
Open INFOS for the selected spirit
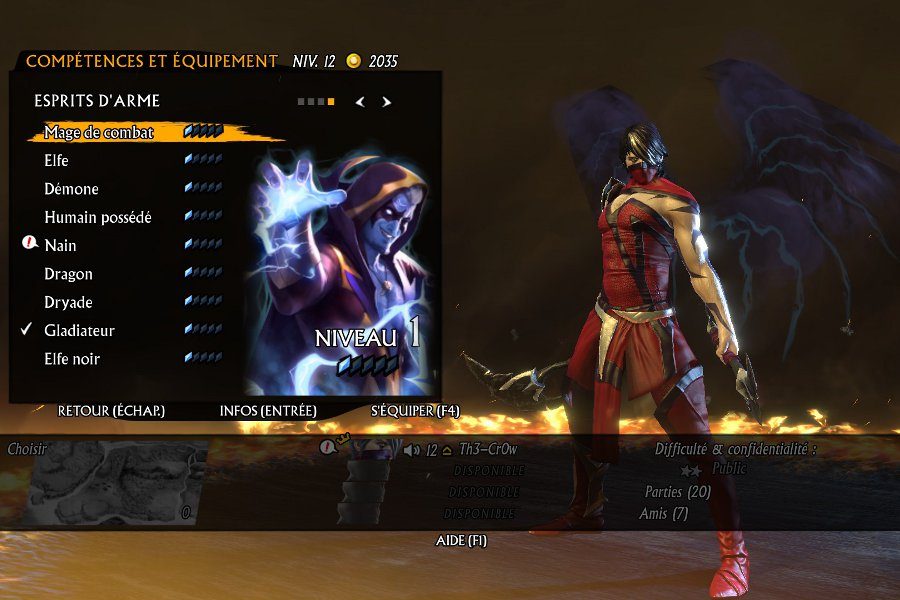click(268, 411)
